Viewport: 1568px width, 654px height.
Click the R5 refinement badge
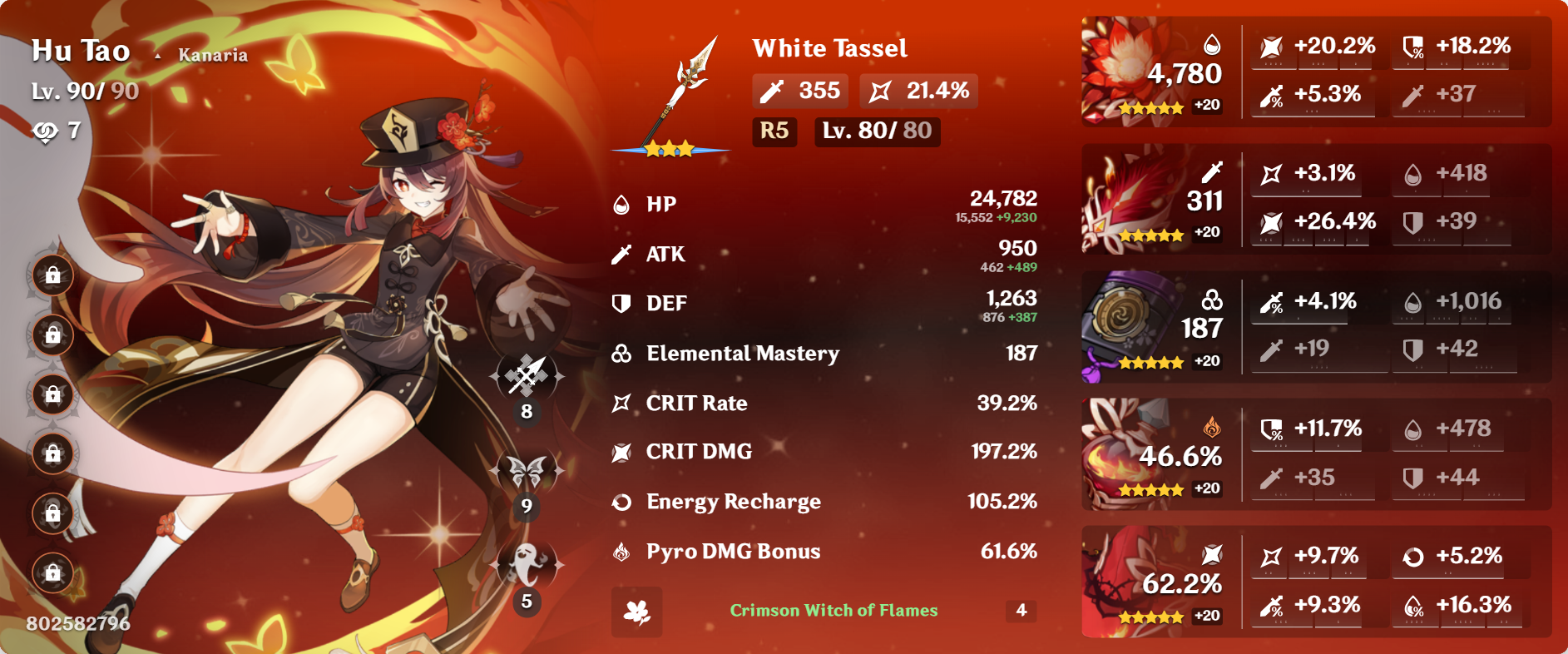(x=774, y=131)
